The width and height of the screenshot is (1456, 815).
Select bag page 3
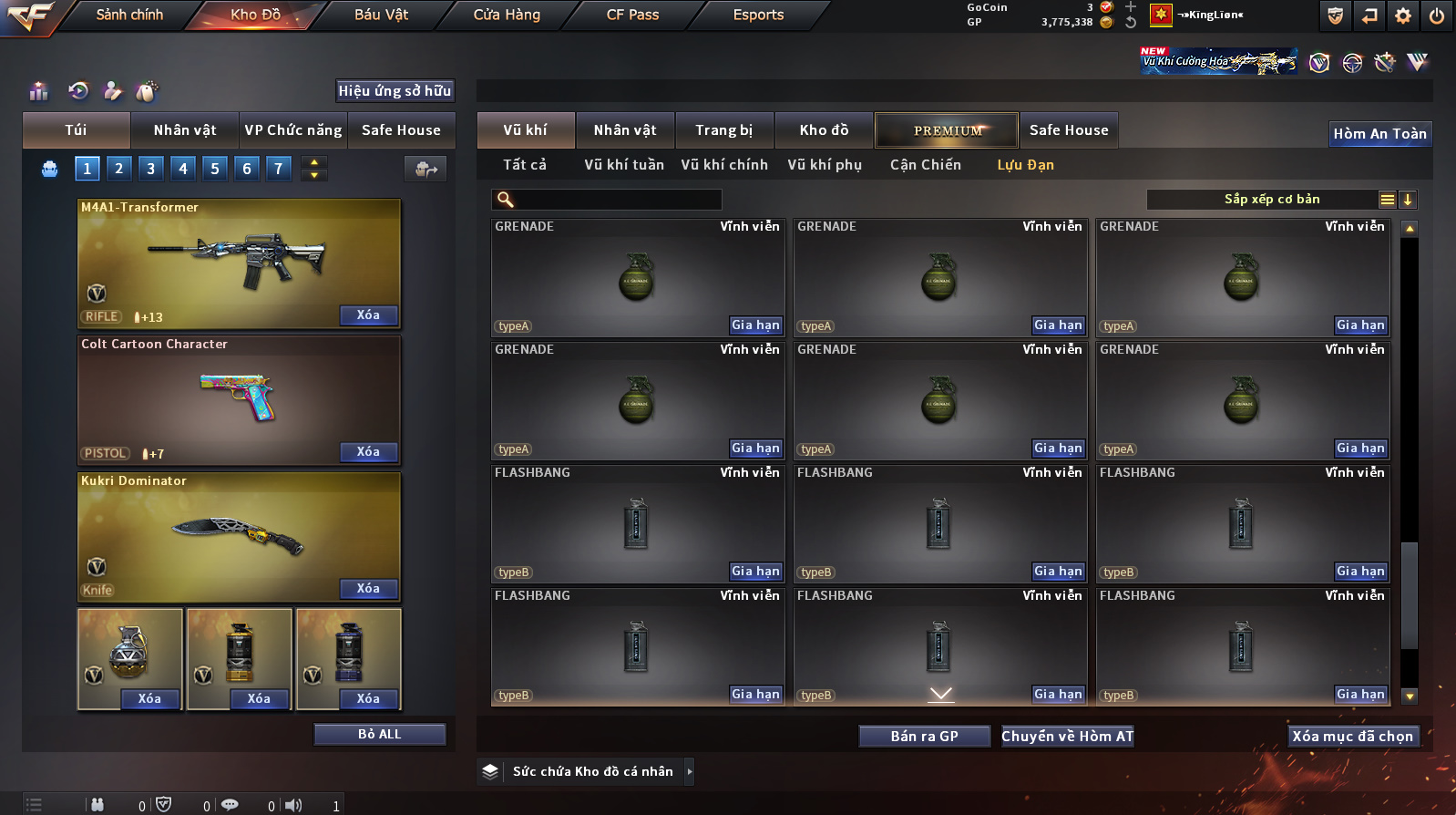pos(151,169)
